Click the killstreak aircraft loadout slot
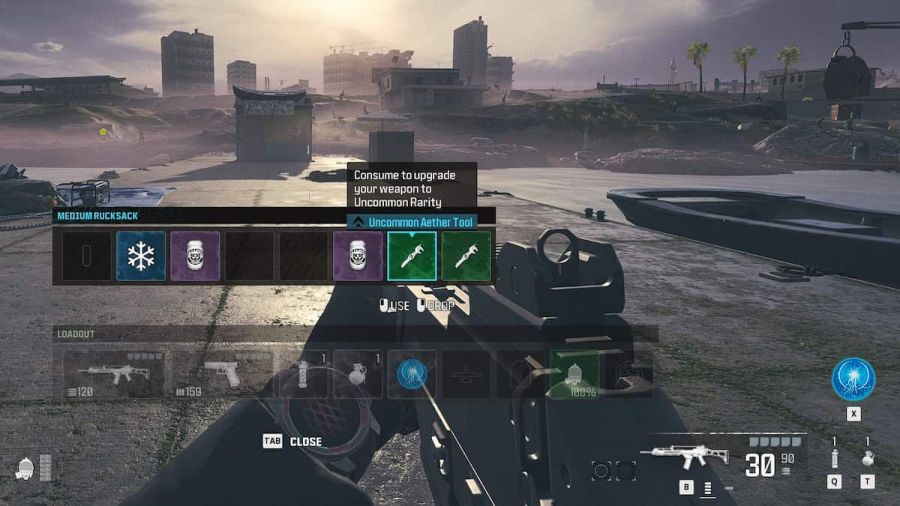900x506 pixels. coord(466,374)
